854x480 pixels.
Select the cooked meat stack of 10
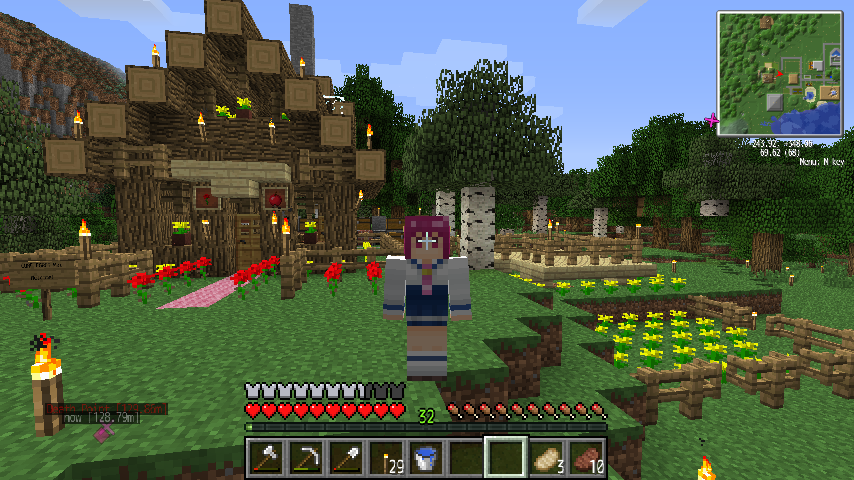[x=586, y=458]
